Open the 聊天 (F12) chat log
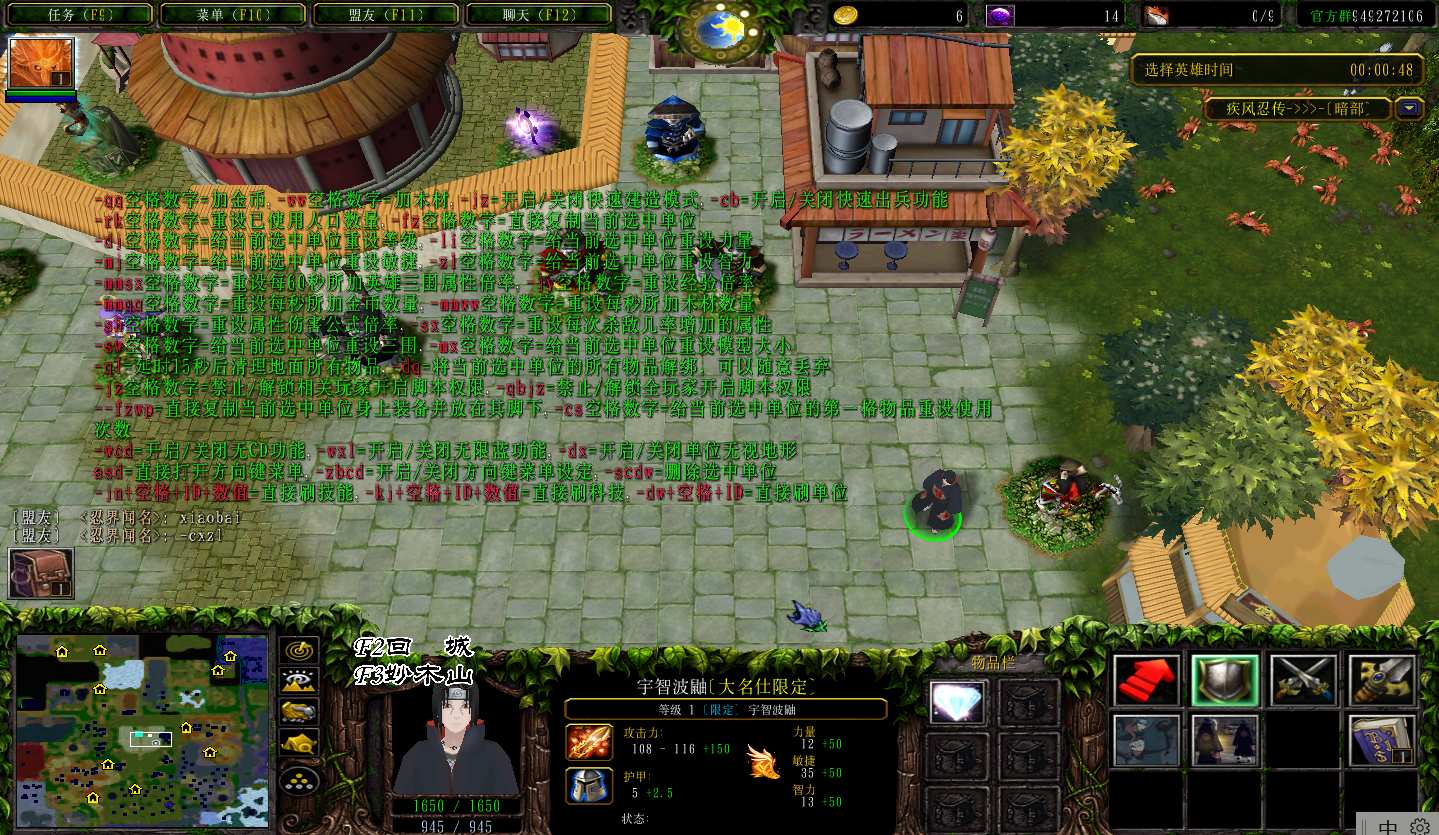1439x835 pixels. 540,15
